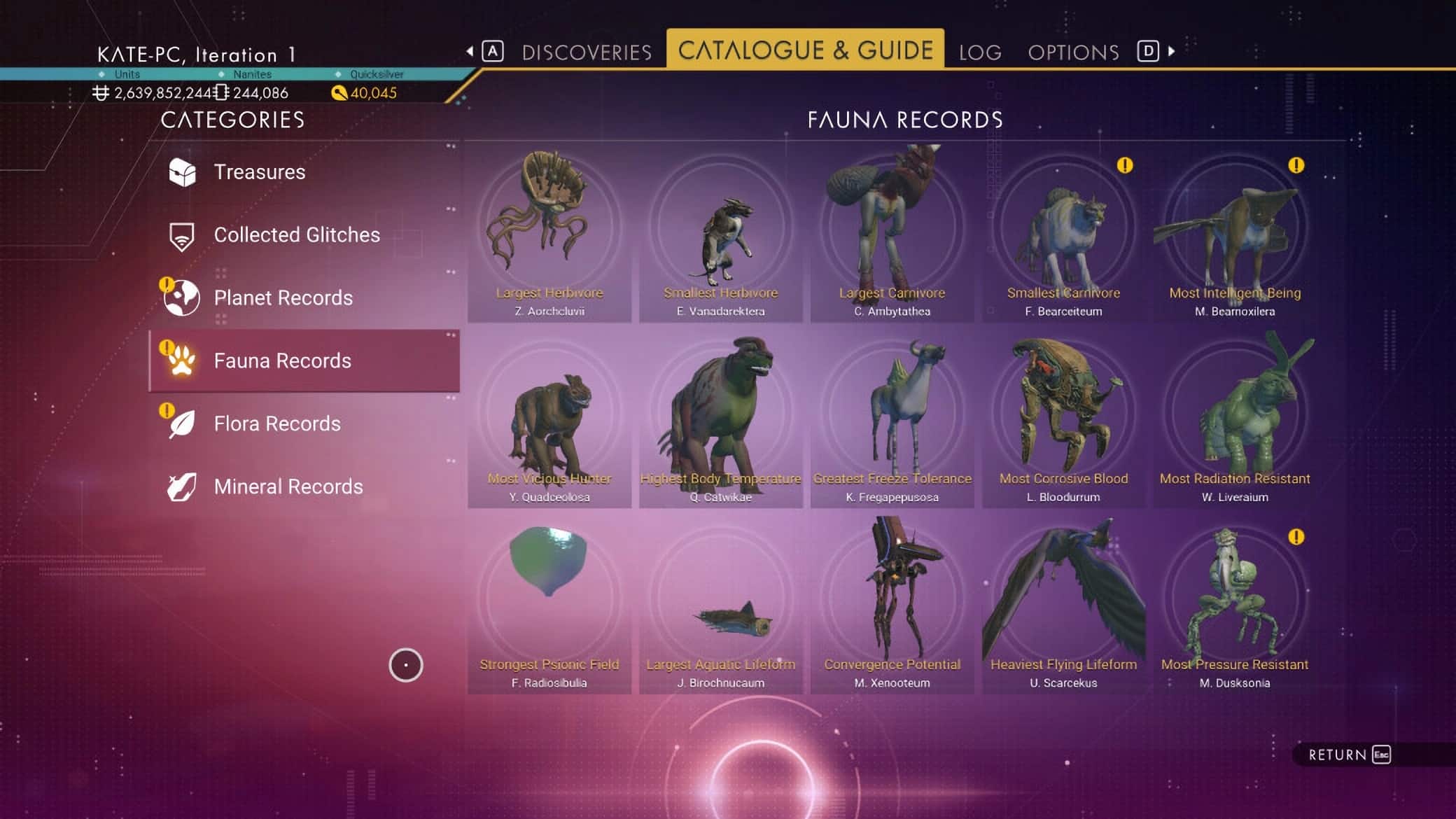Click the notification badge on Smallest Carnivore
Screen dimensions: 1456x819
1123,167
